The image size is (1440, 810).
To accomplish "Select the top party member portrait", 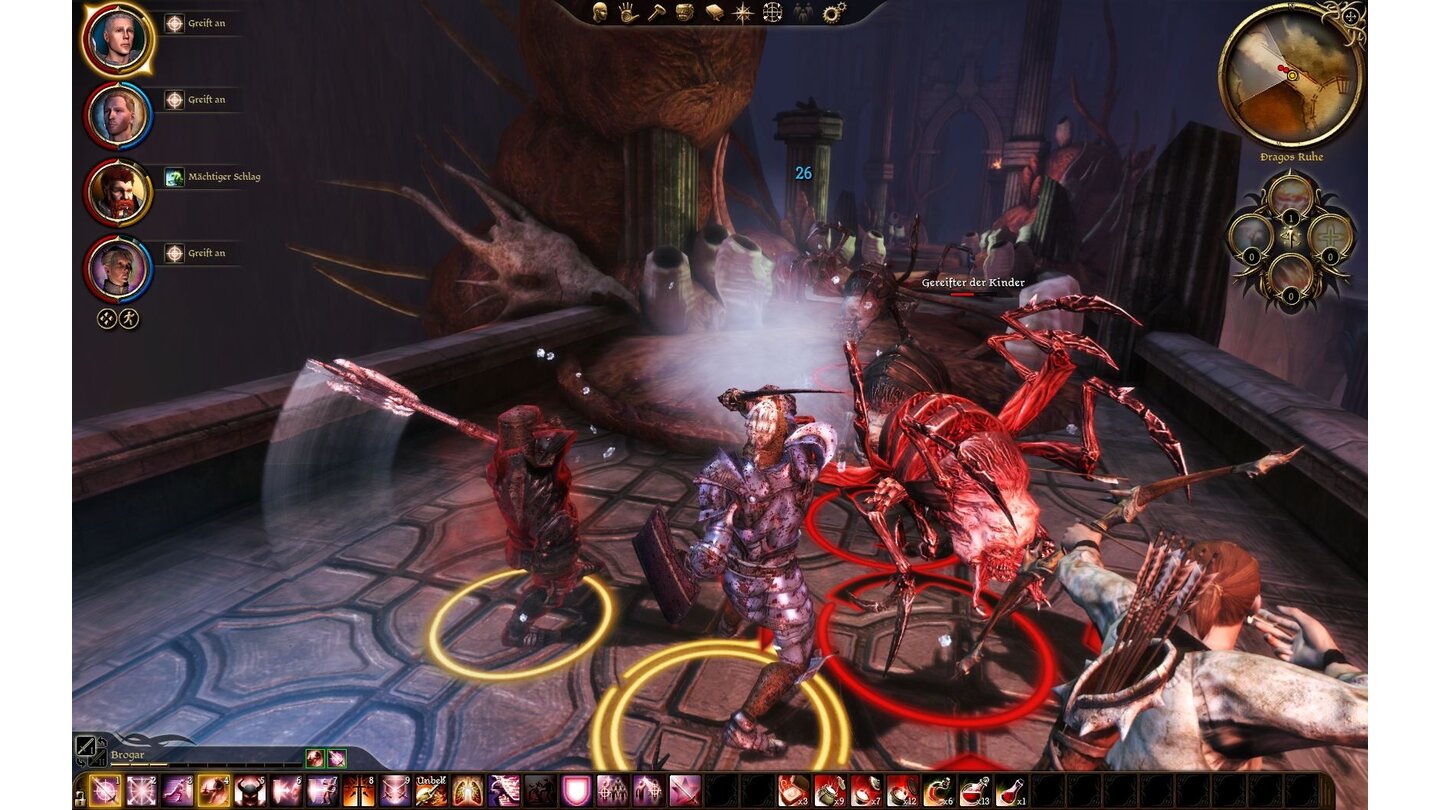I will 118,38.
